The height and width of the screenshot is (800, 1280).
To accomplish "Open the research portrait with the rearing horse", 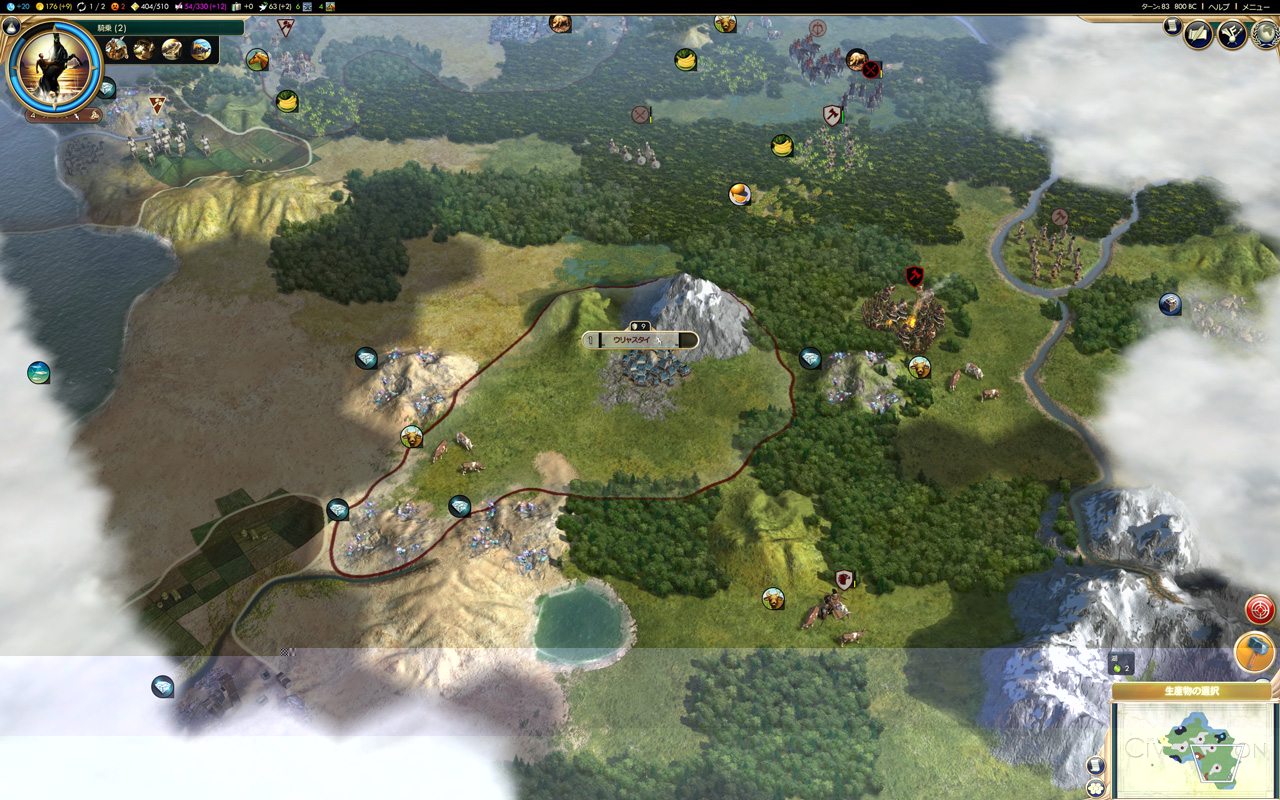I will click(x=53, y=66).
